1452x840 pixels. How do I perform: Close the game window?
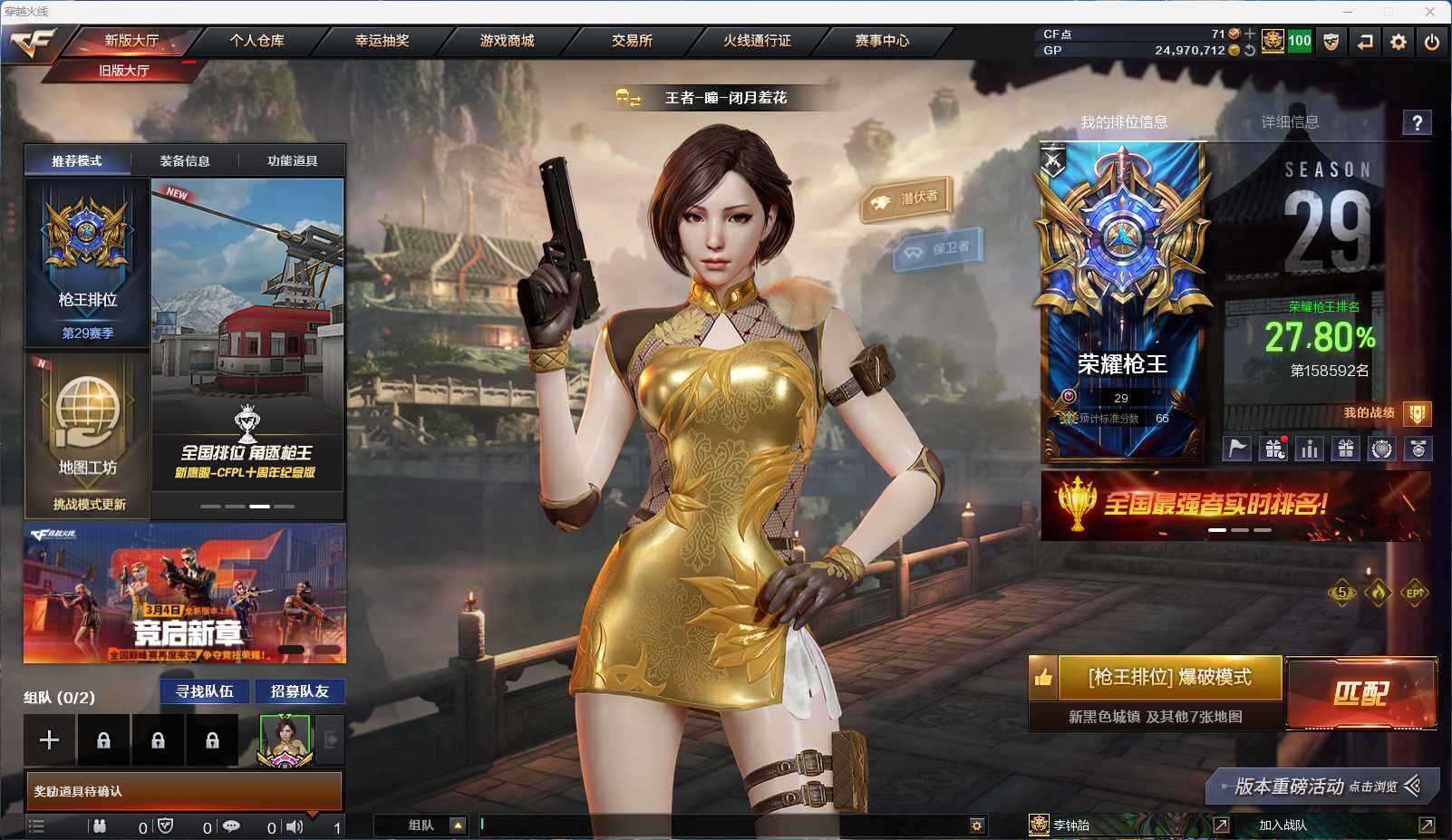click(x=1430, y=12)
